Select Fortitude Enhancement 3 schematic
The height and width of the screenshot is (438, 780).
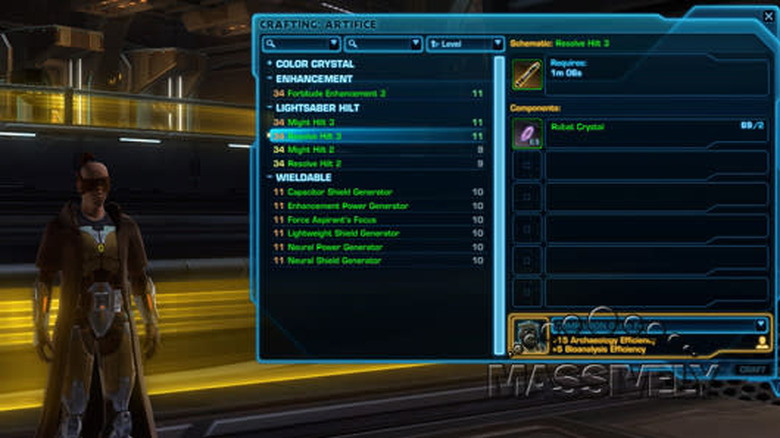tap(330, 93)
